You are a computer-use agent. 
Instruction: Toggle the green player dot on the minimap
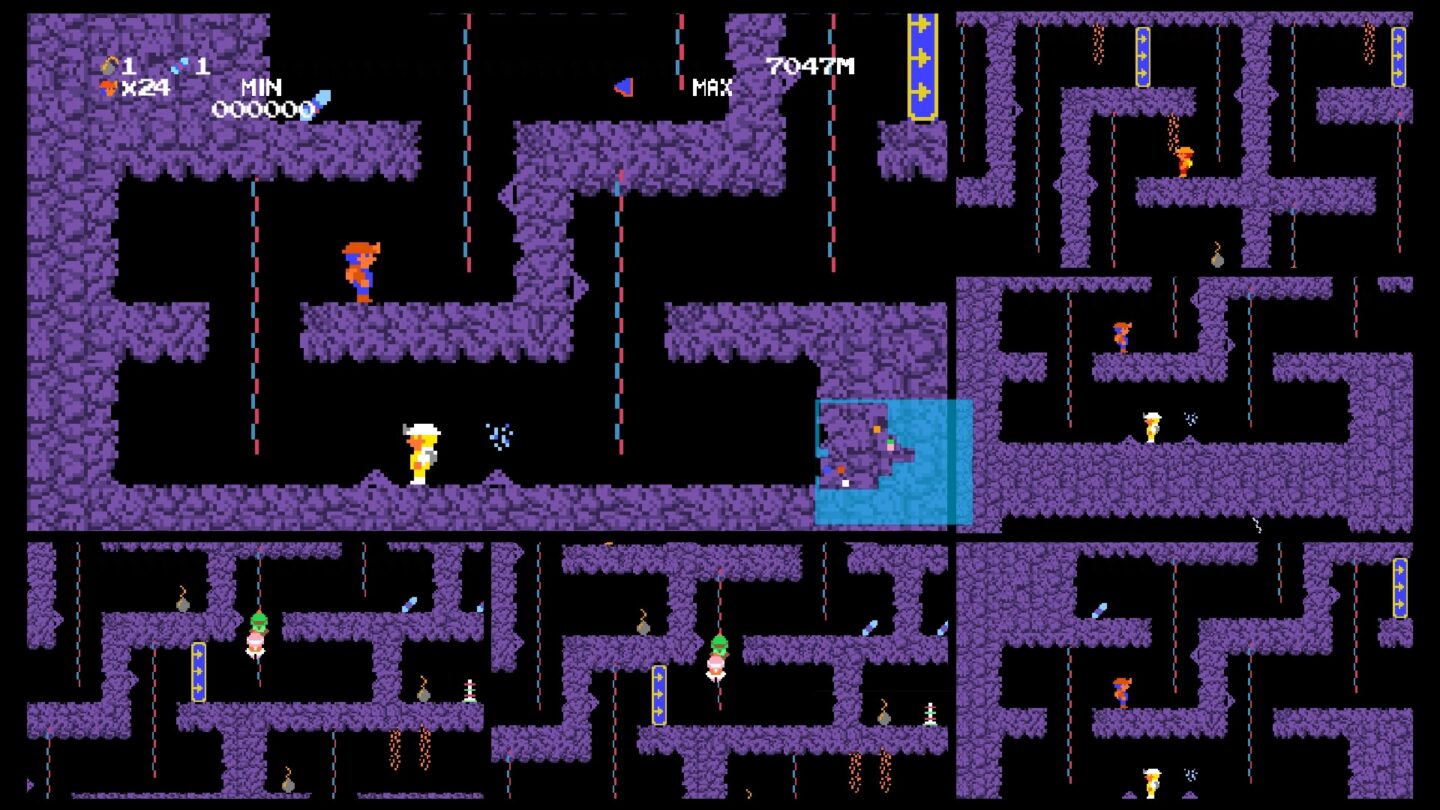click(x=890, y=441)
